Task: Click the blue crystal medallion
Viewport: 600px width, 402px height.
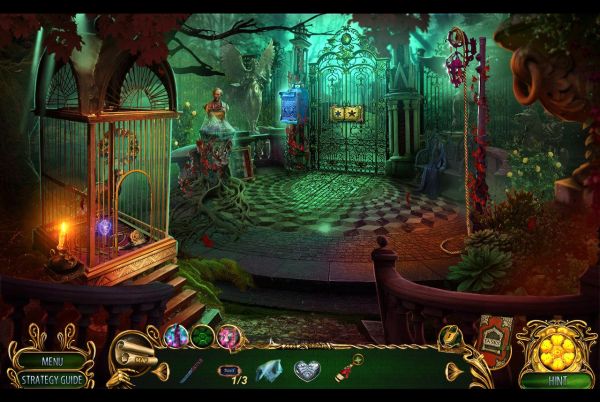Action: click(x=178, y=336)
